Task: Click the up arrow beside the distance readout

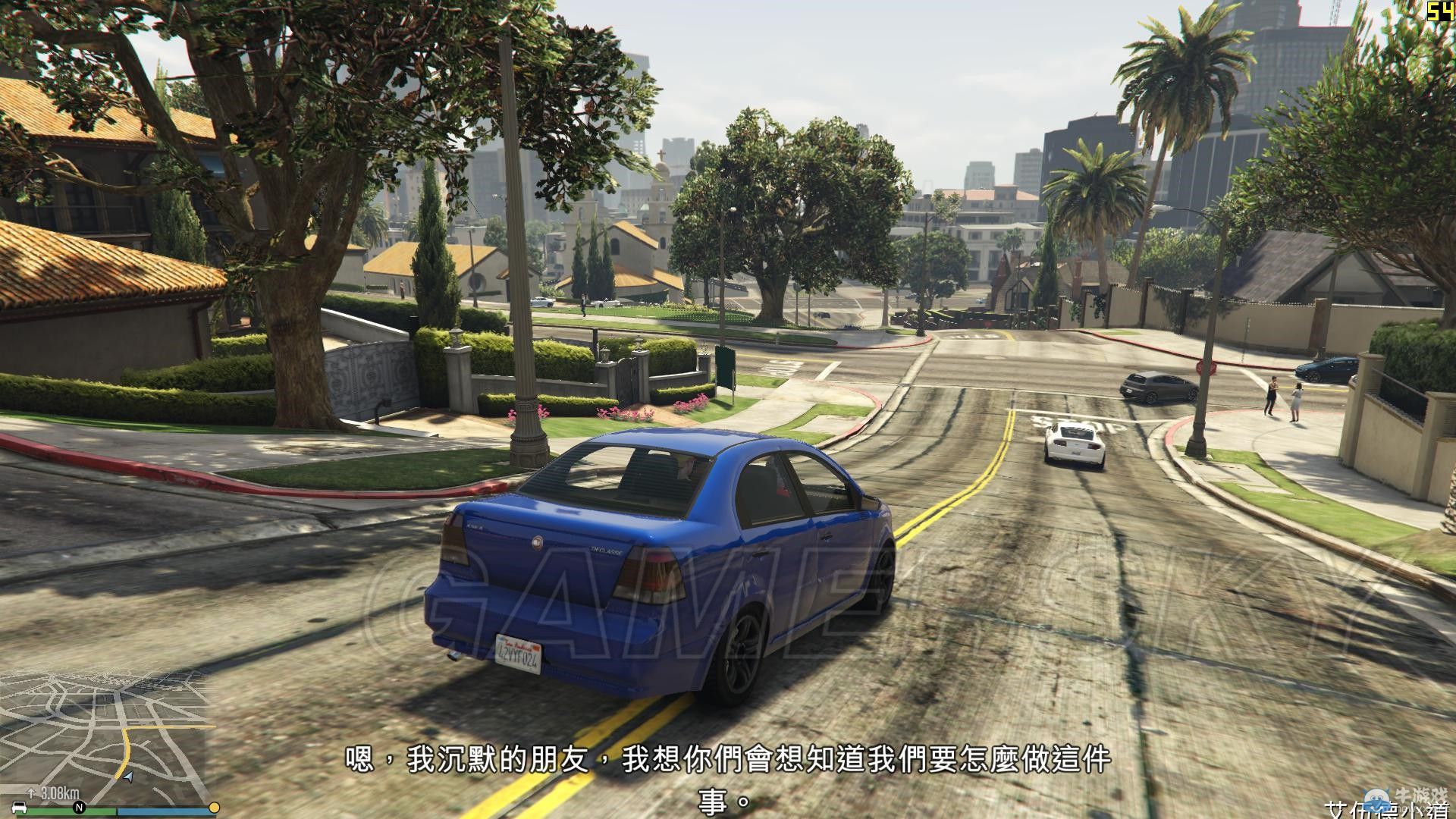Action: 32,795
